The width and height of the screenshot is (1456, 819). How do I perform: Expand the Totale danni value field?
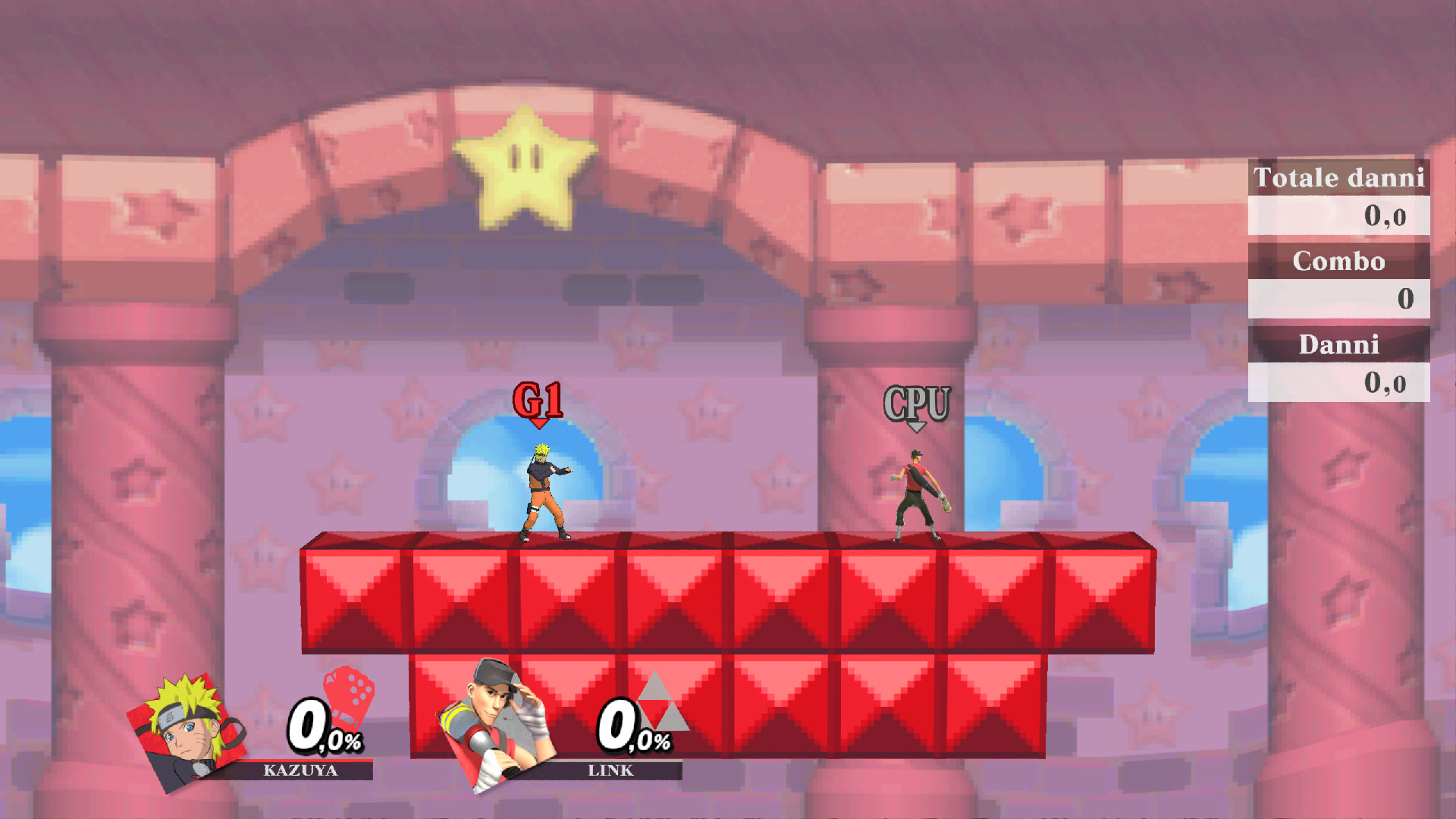coord(1339,216)
